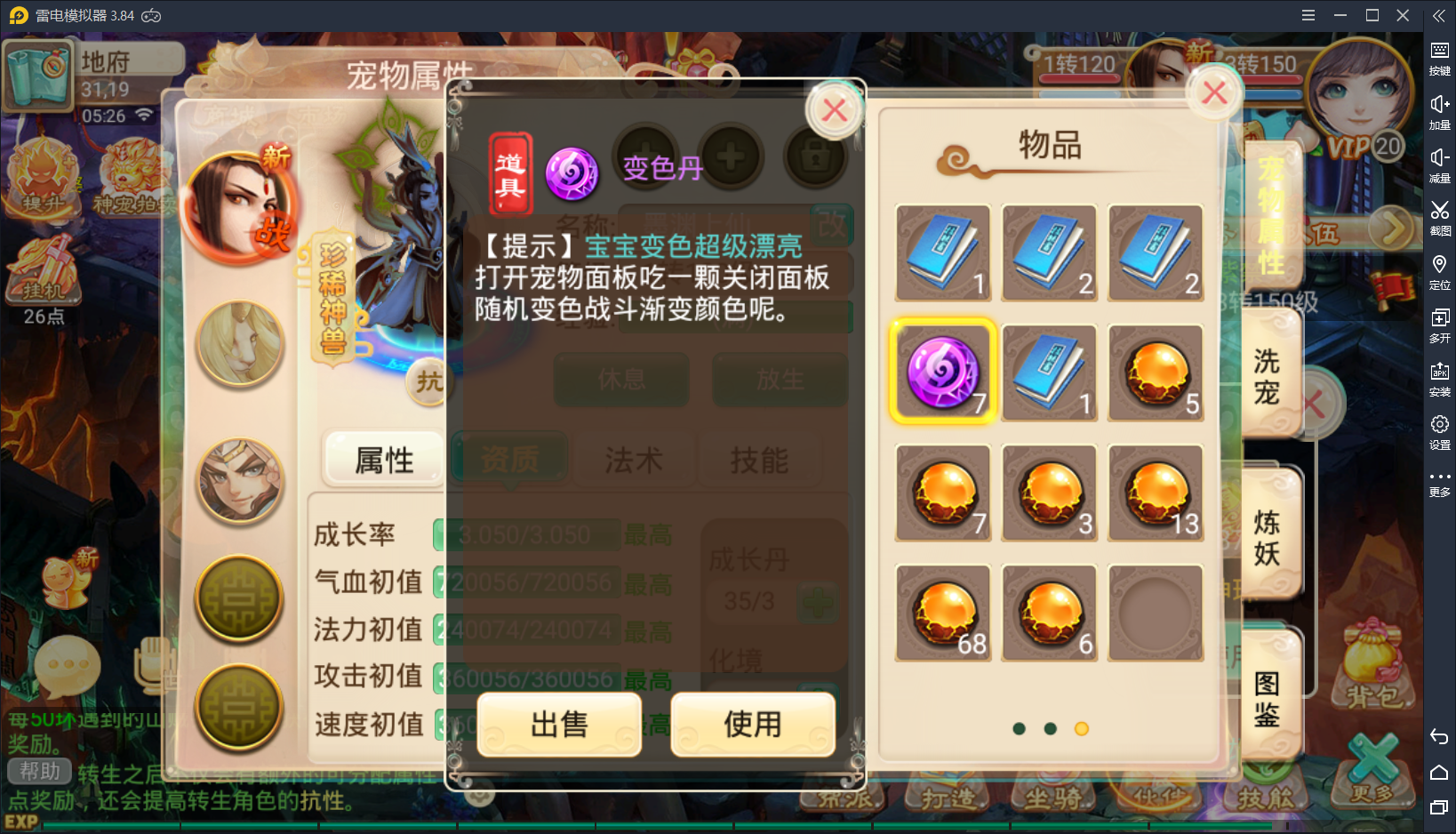Switch to the 法术 spells tab
Viewport: 1456px width, 834px height.
click(x=636, y=460)
